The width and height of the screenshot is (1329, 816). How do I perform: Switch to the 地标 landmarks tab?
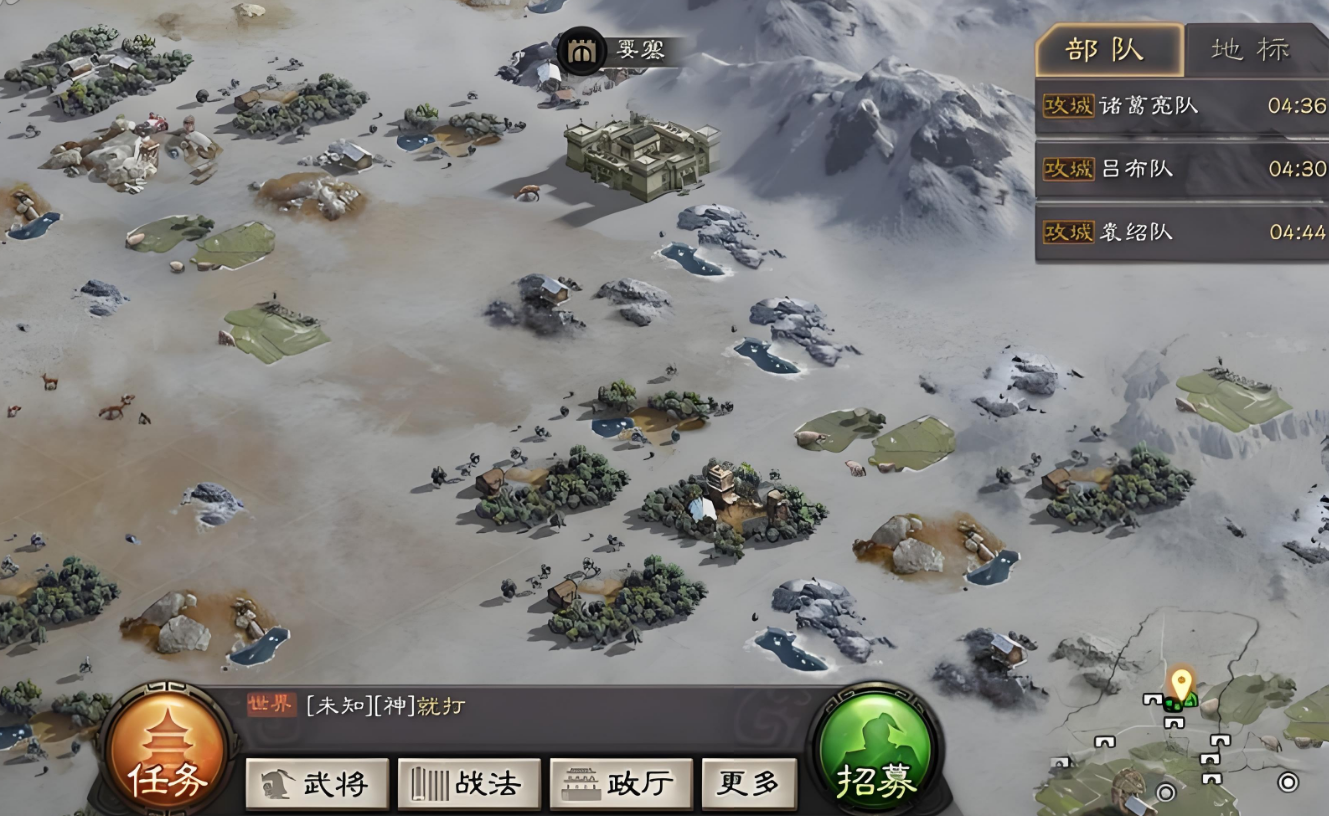point(1252,50)
